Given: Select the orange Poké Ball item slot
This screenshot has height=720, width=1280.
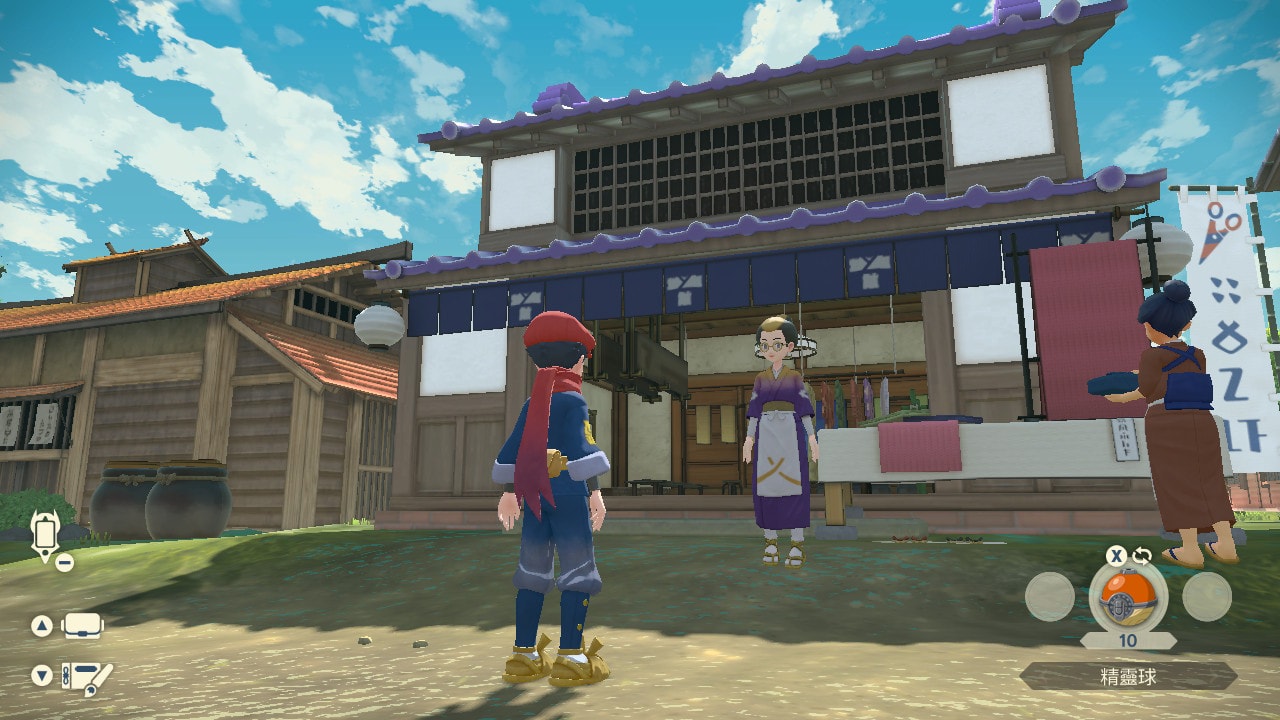Looking at the screenshot, I should point(1127,597).
